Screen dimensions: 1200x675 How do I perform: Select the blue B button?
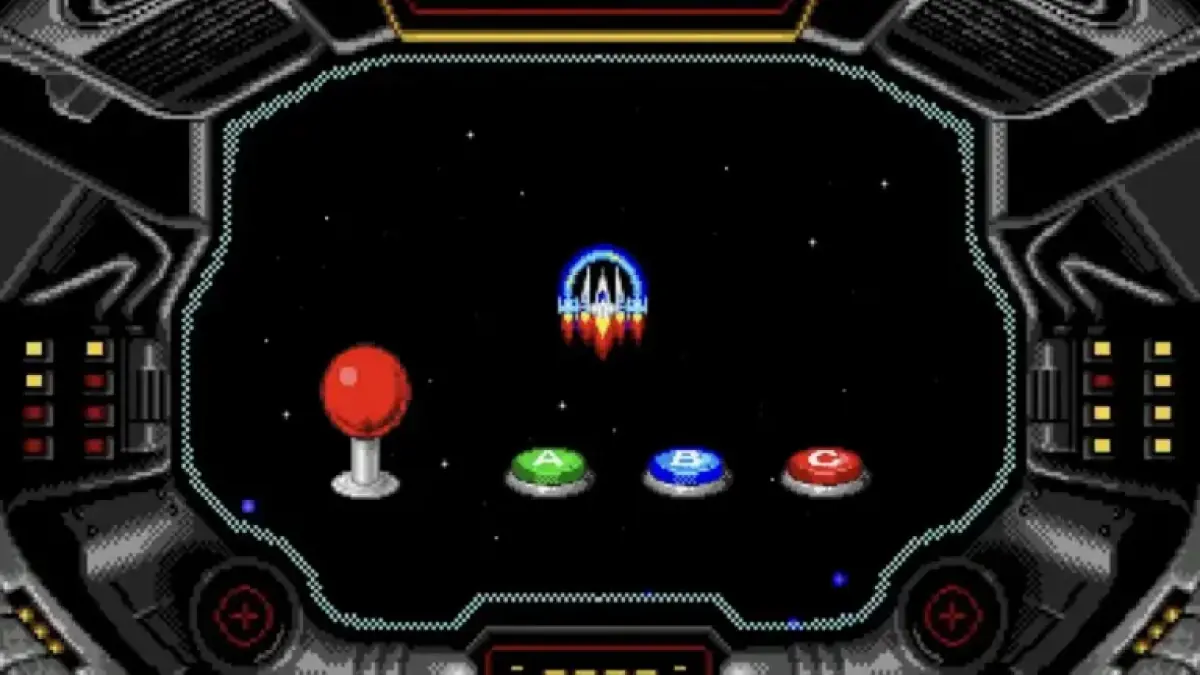[x=686, y=466]
